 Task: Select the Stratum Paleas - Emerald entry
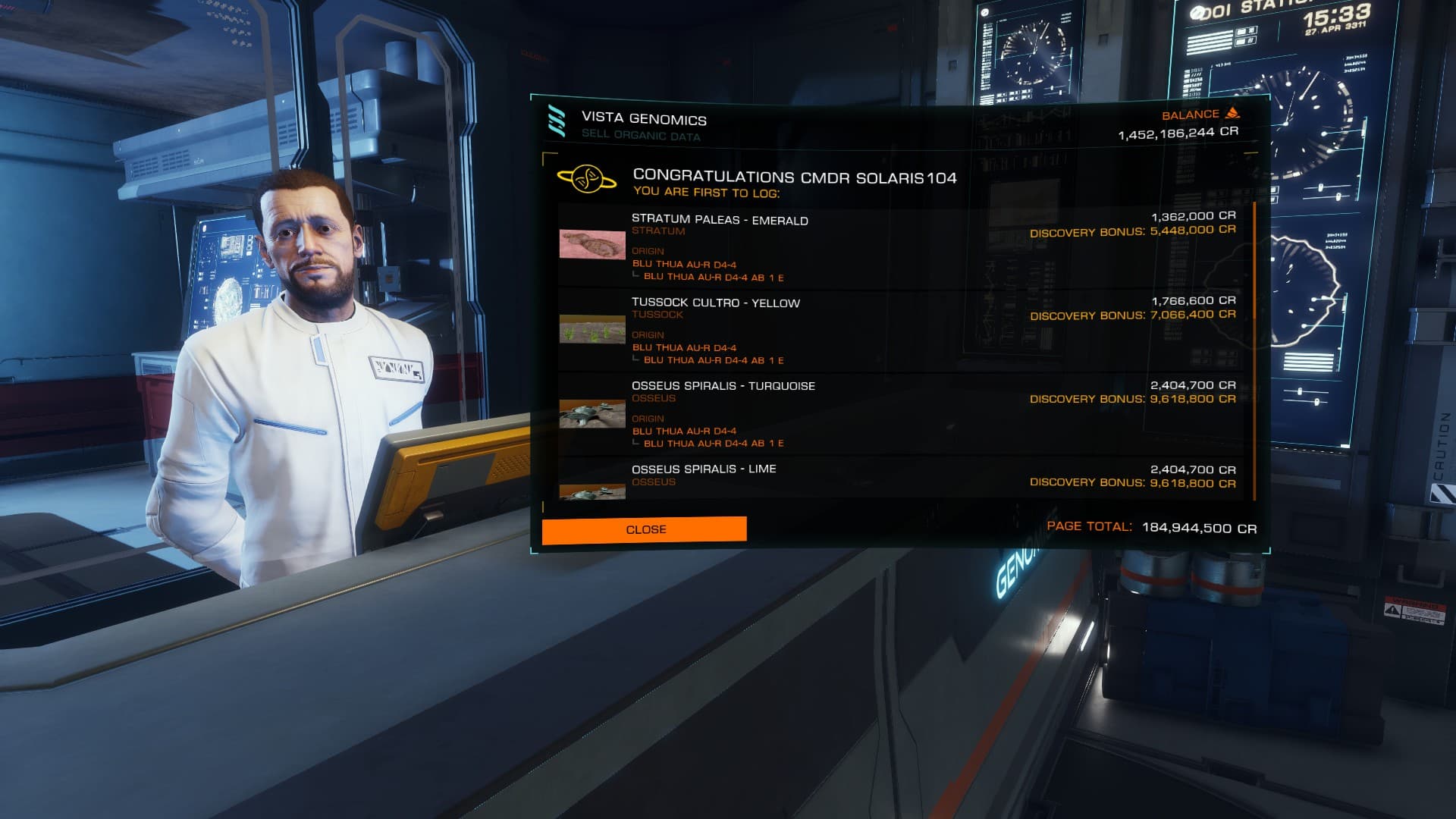point(720,221)
